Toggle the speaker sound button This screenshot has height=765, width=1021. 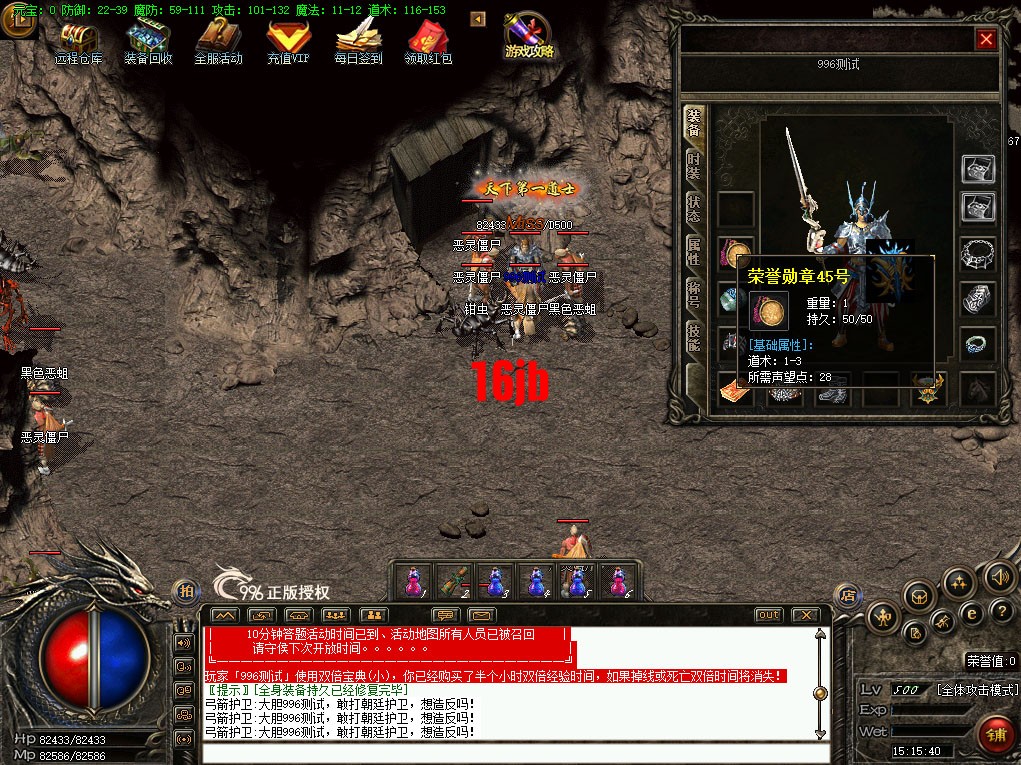pos(999,576)
